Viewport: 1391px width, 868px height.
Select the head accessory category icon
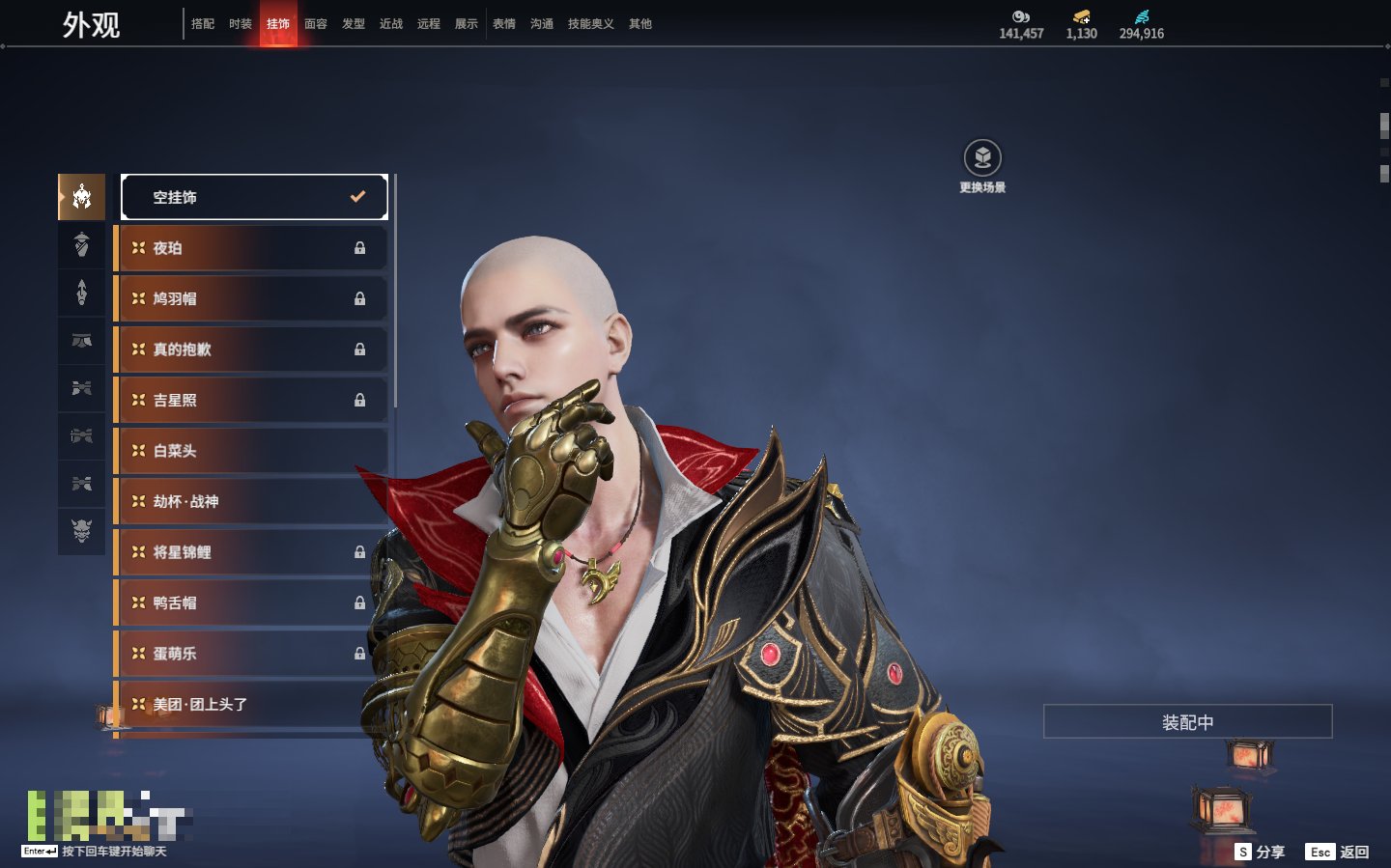(82, 197)
